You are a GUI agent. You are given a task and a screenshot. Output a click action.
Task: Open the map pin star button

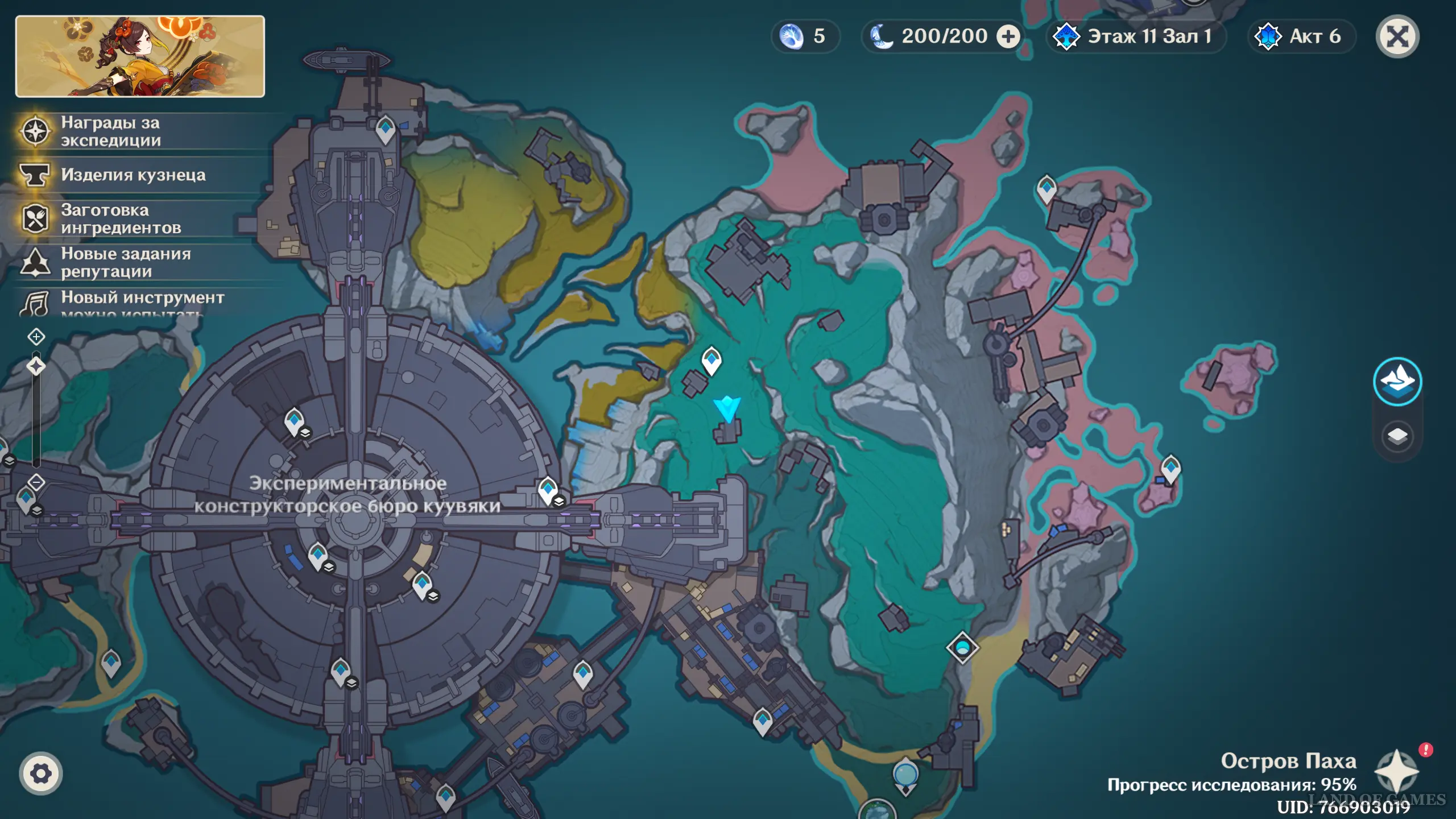tap(1396, 771)
